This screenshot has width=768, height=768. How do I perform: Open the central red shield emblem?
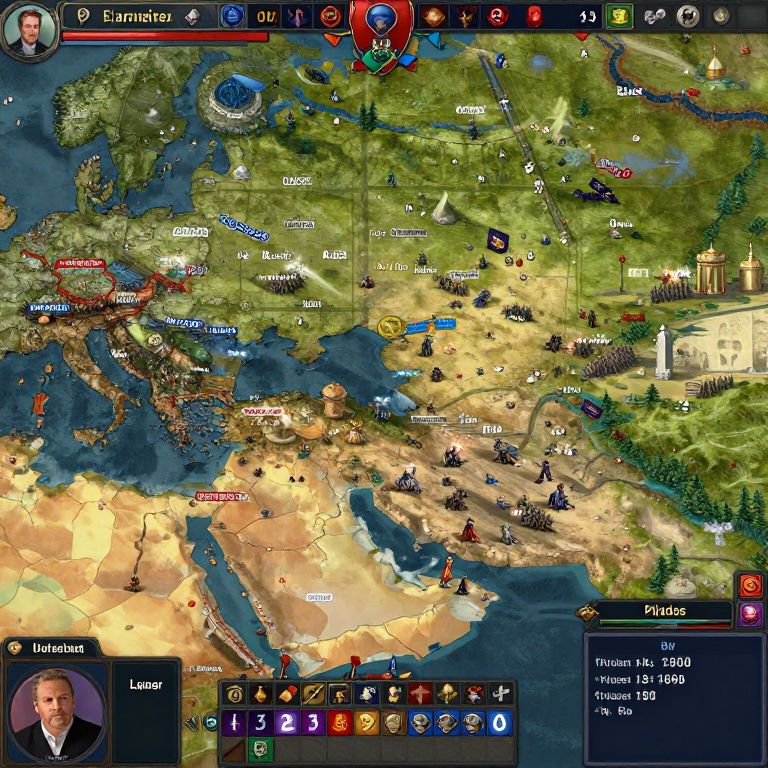point(381,30)
